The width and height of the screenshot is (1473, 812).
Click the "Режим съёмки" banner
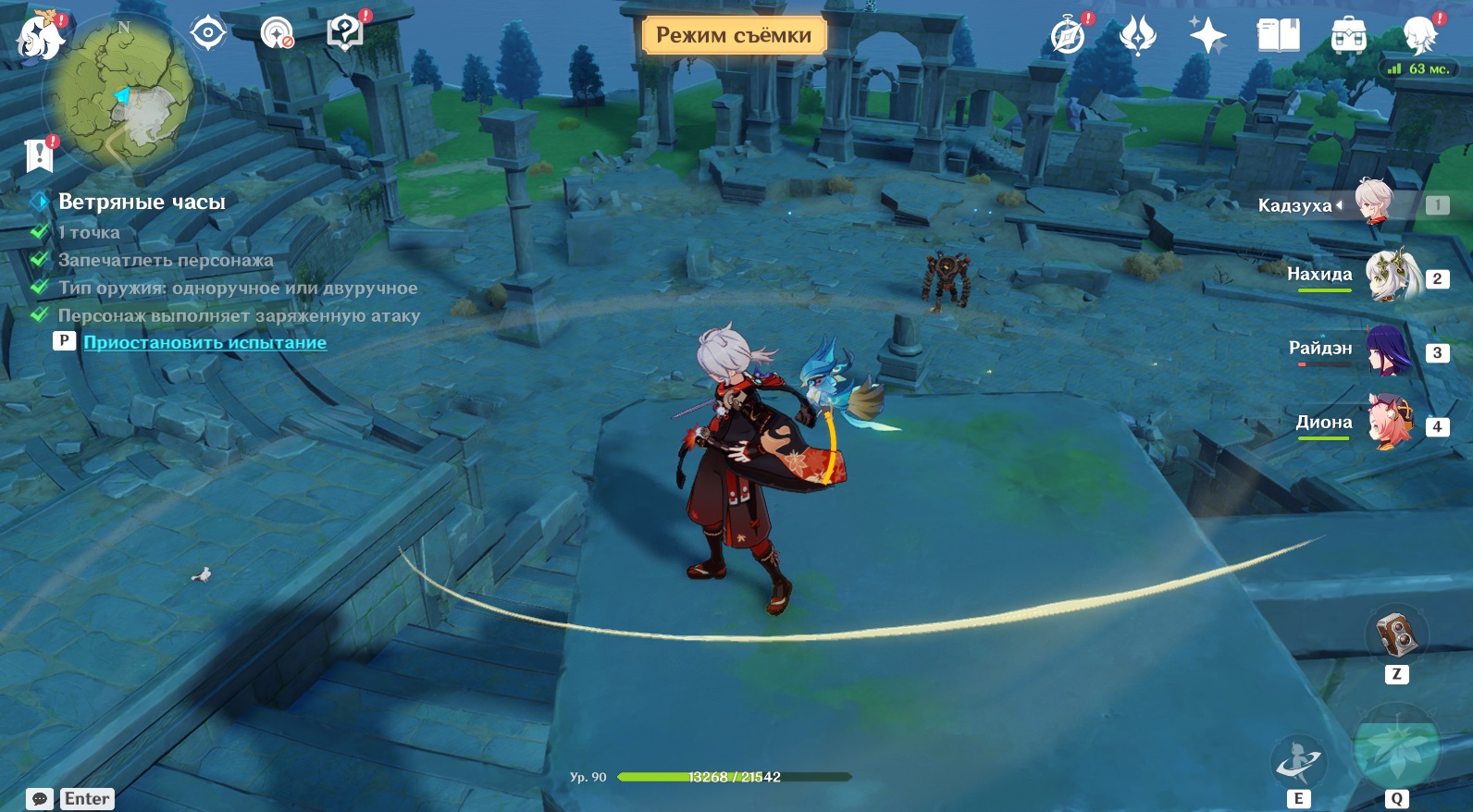point(734,35)
